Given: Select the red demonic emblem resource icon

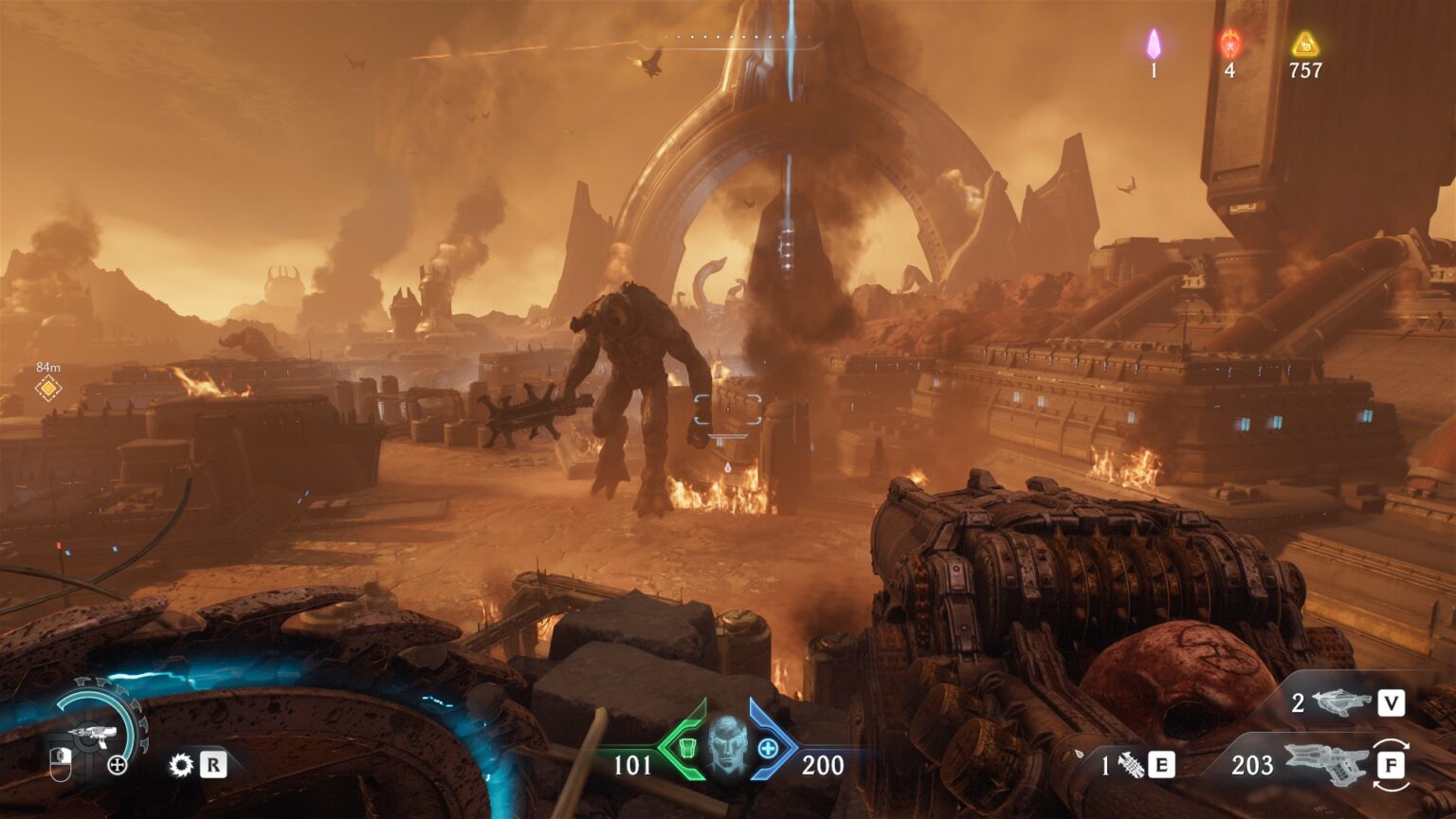Looking at the screenshot, I should click(x=1229, y=44).
